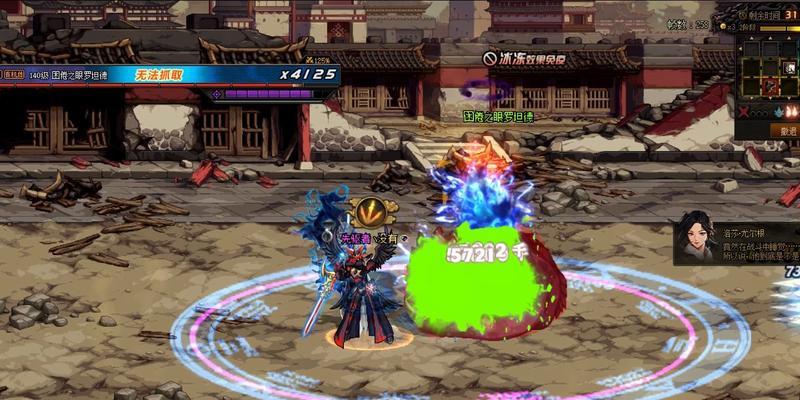
Task: Select the boss room marker on minimap
Action: [x=770, y=85]
